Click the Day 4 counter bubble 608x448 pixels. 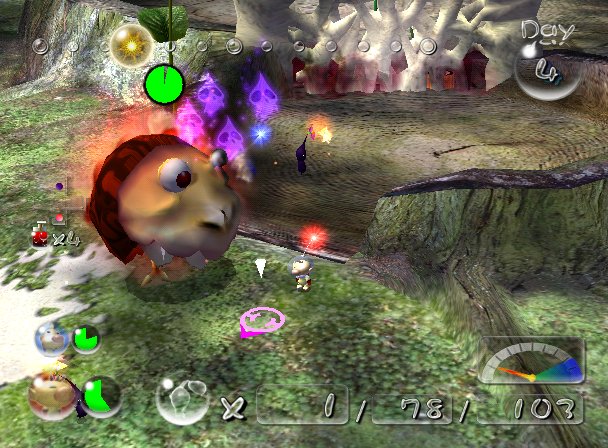pyautogui.click(x=547, y=65)
